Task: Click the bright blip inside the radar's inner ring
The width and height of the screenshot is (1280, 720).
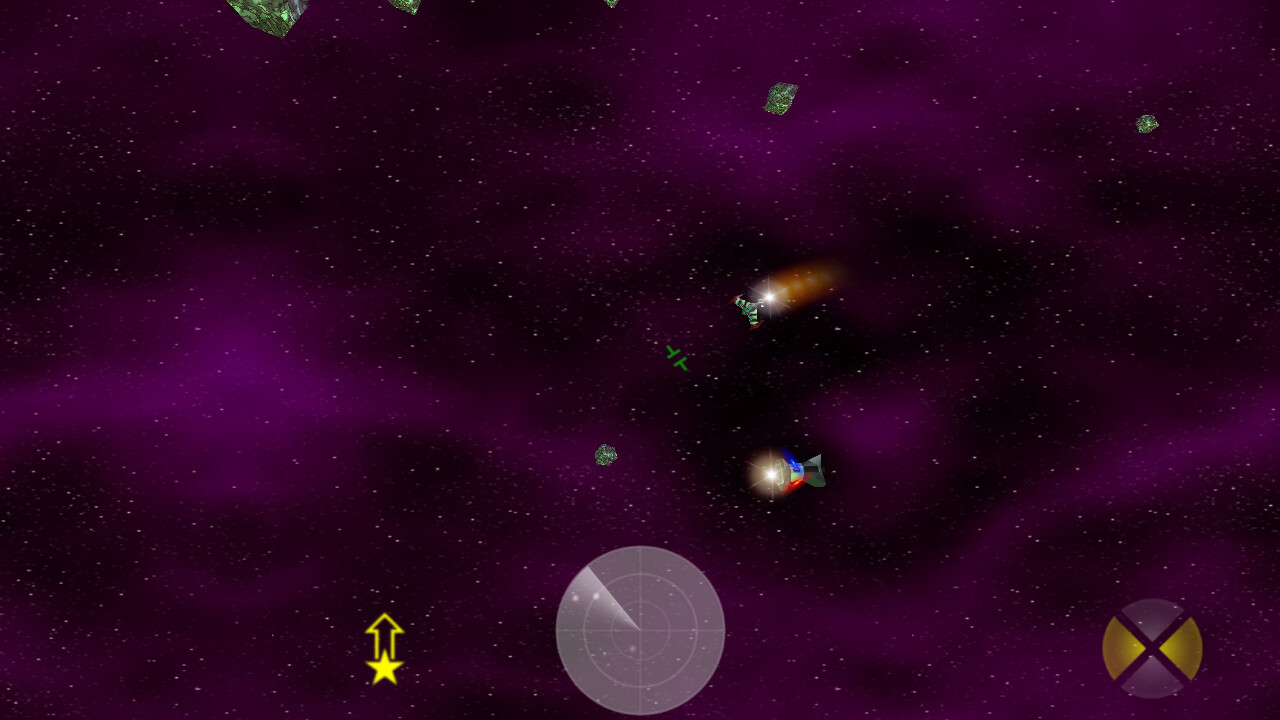Action: point(632,649)
